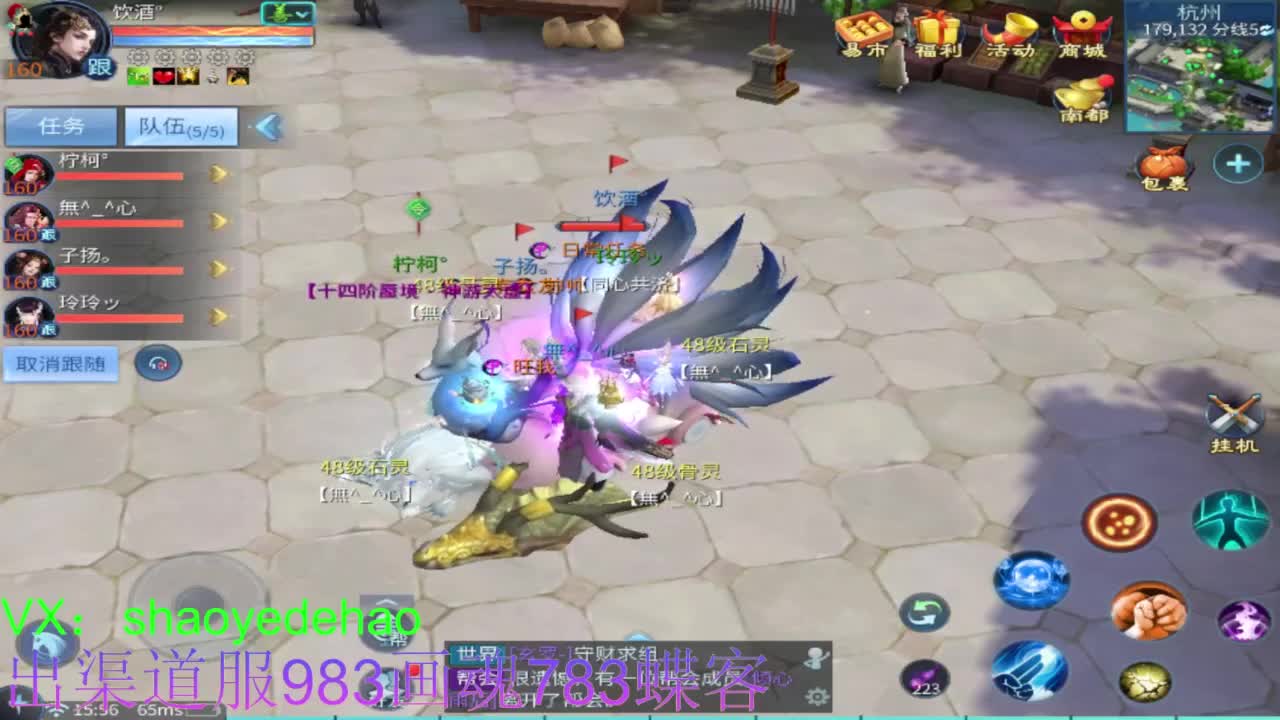The height and width of the screenshot is (720, 1280).
Task: Expand the yellow arrow next to 柠柯
Action: [216, 173]
